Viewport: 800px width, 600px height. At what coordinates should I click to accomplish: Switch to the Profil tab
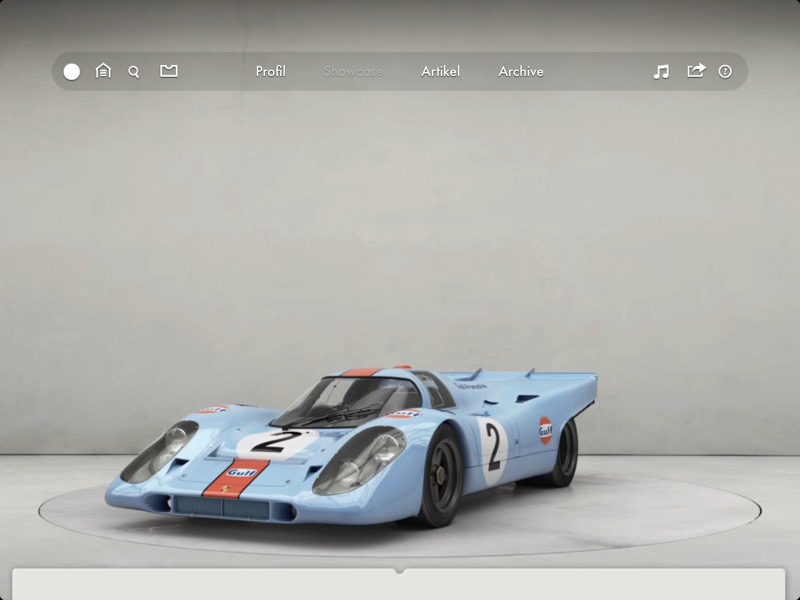pyautogui.click(x=270, y=71)
